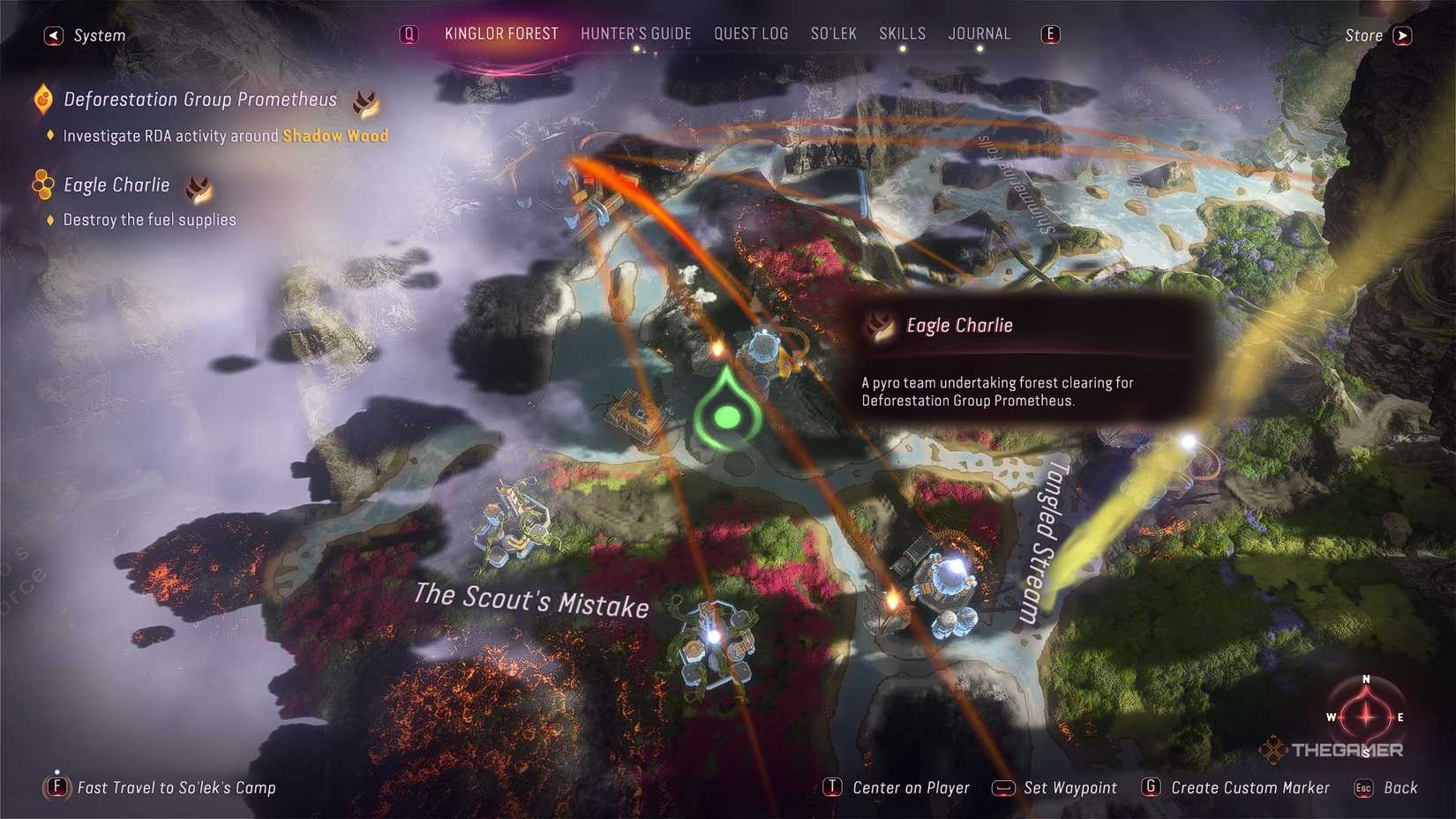Toggle the Destroy the fuel supplies objective
The width and height of the screenshot is (1456, 819).
coord(49,220)
